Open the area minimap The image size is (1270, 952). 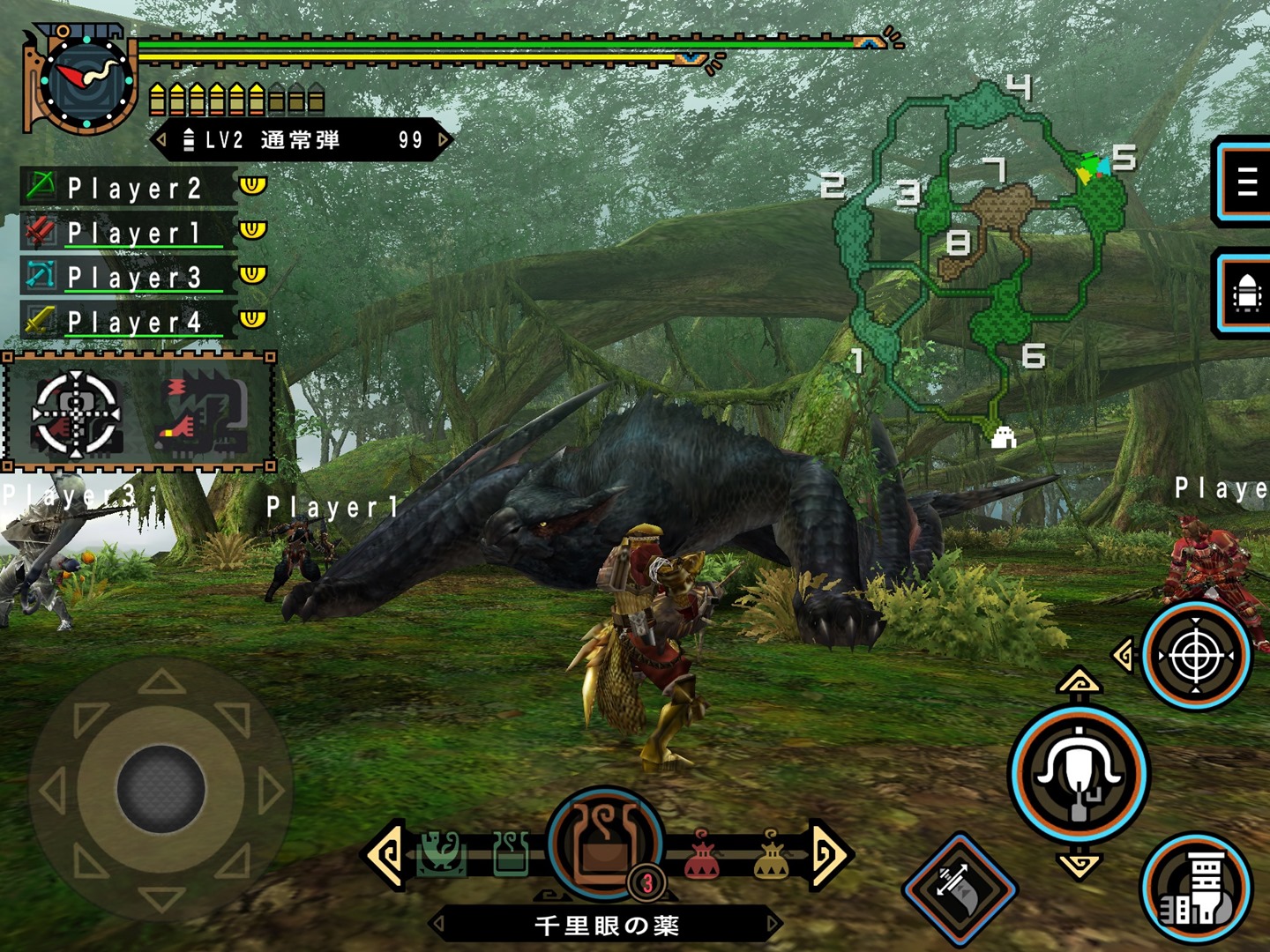tap(979, 256)
